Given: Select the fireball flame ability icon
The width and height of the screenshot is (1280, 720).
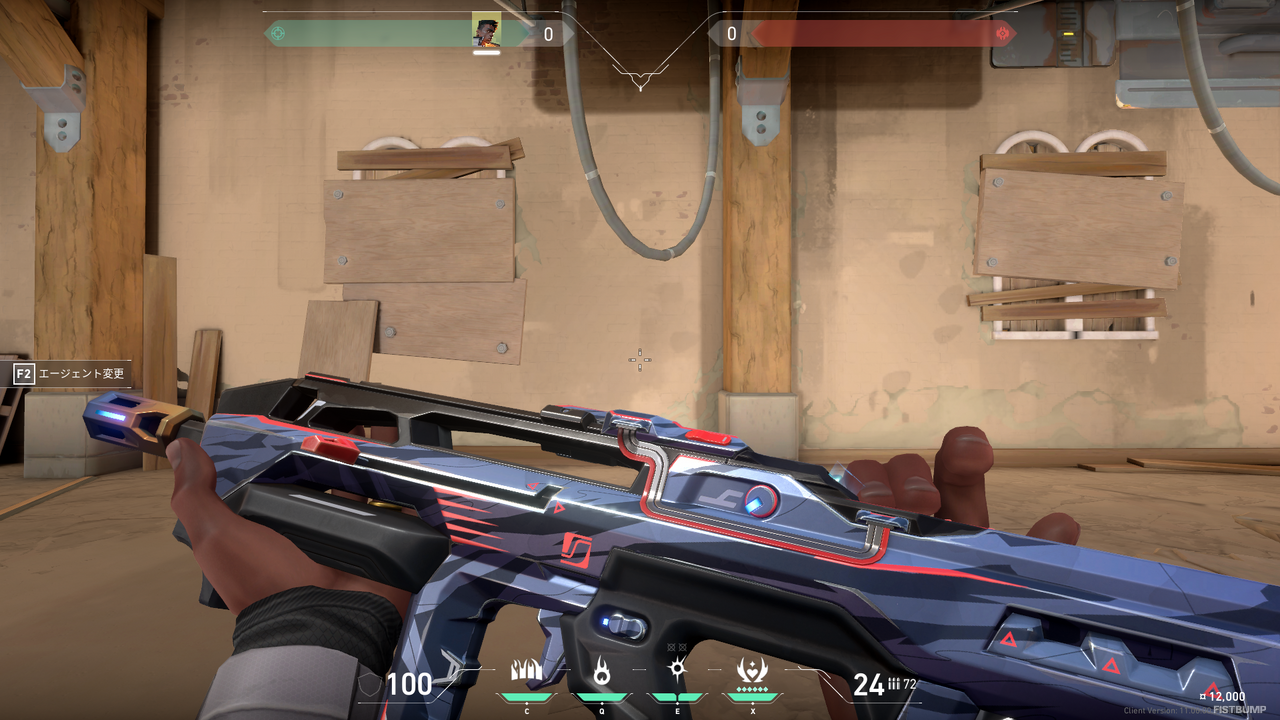Looking at the screenshot, I should pos(601,671).
